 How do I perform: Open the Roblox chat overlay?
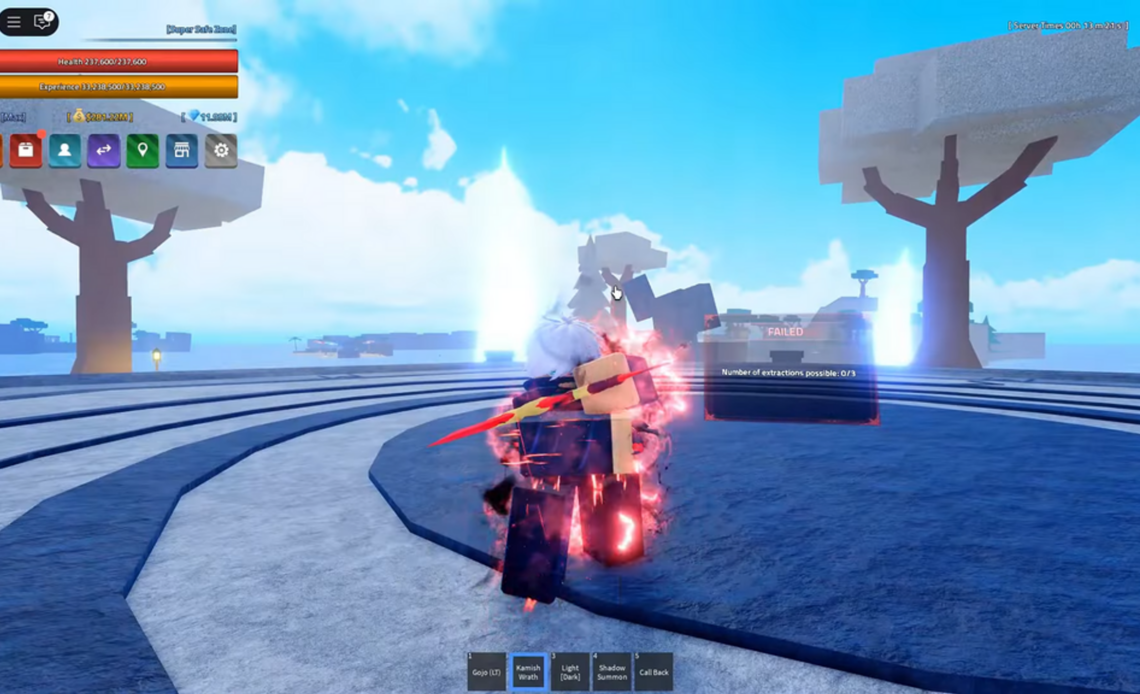(x=42, y=21)
